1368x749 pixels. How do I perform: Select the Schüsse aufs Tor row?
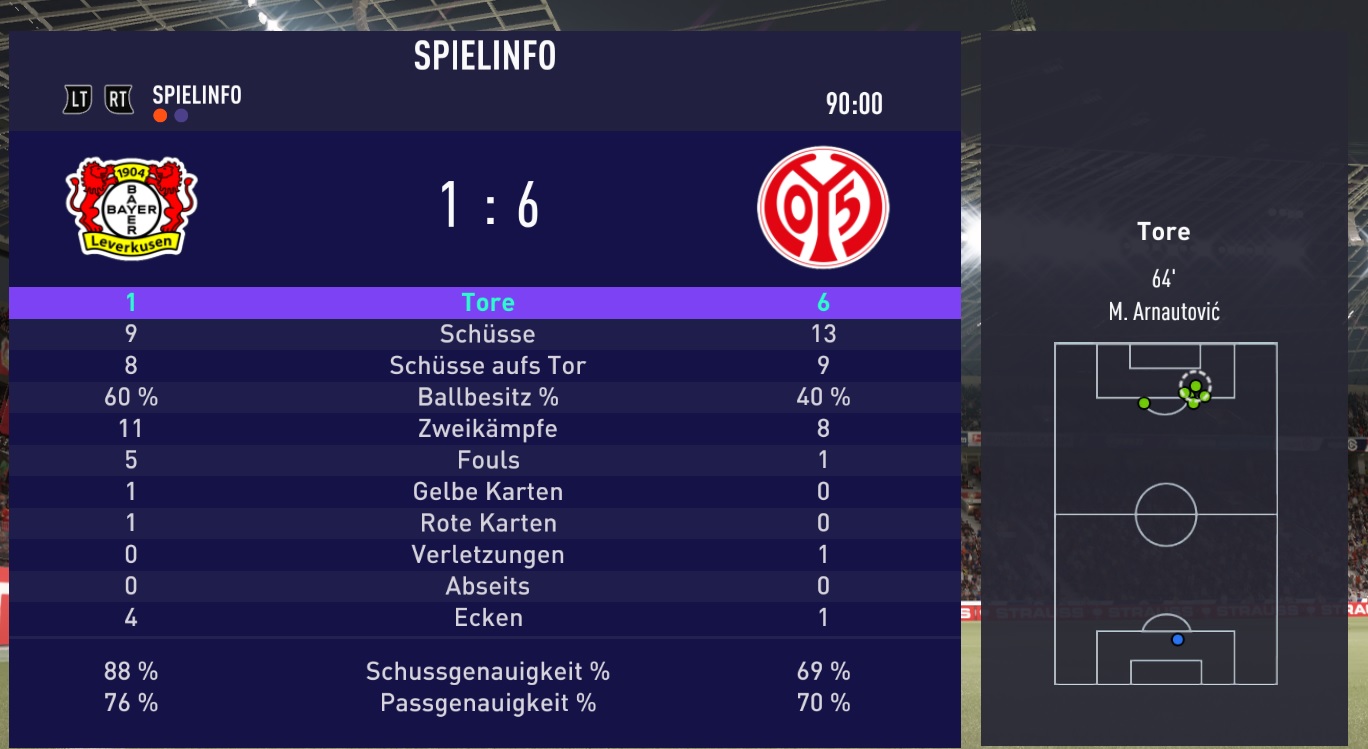pyautogui.click(x=488, y=365)
